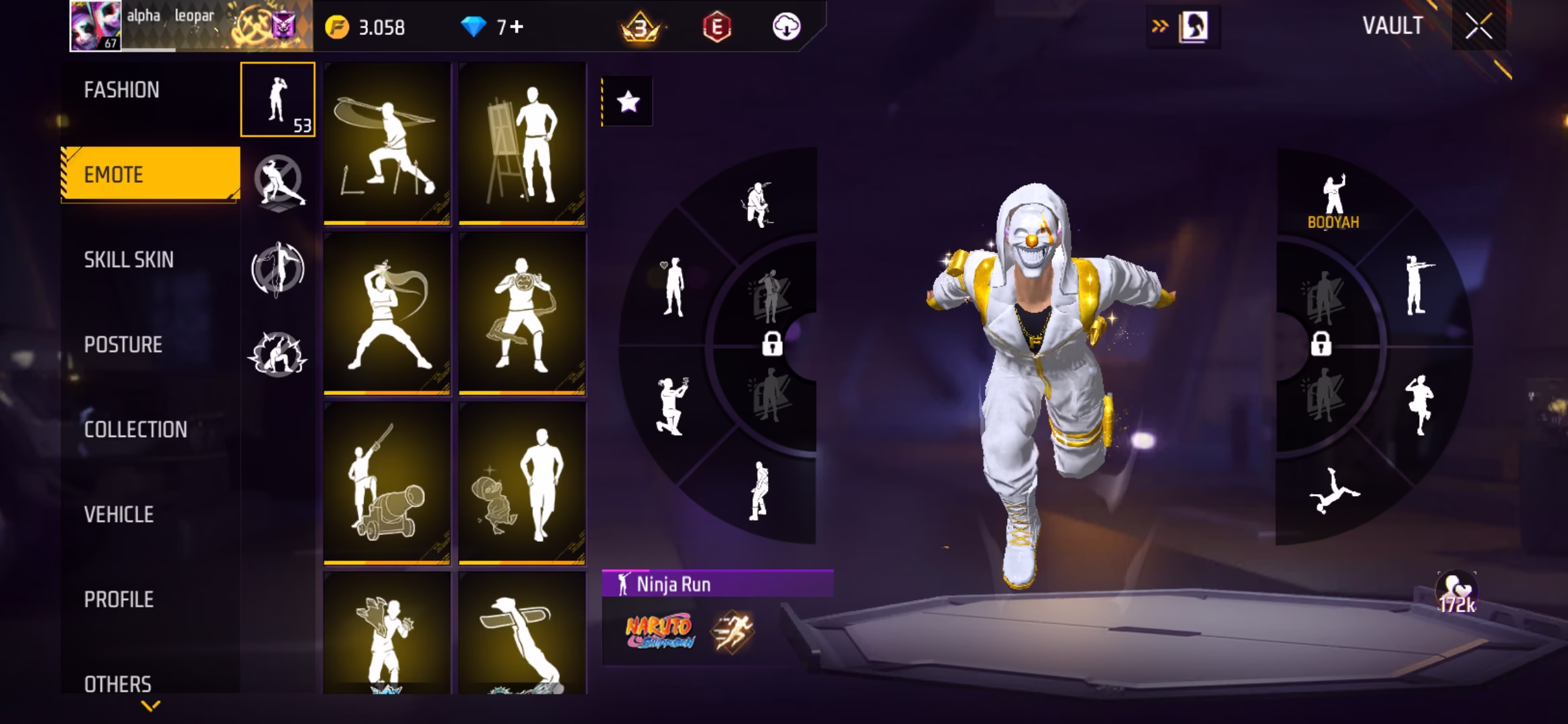Select the Skill Skin category
The width and height of the screenshot is (1568, 724).
pyautogui.click(x=129, y=259)
